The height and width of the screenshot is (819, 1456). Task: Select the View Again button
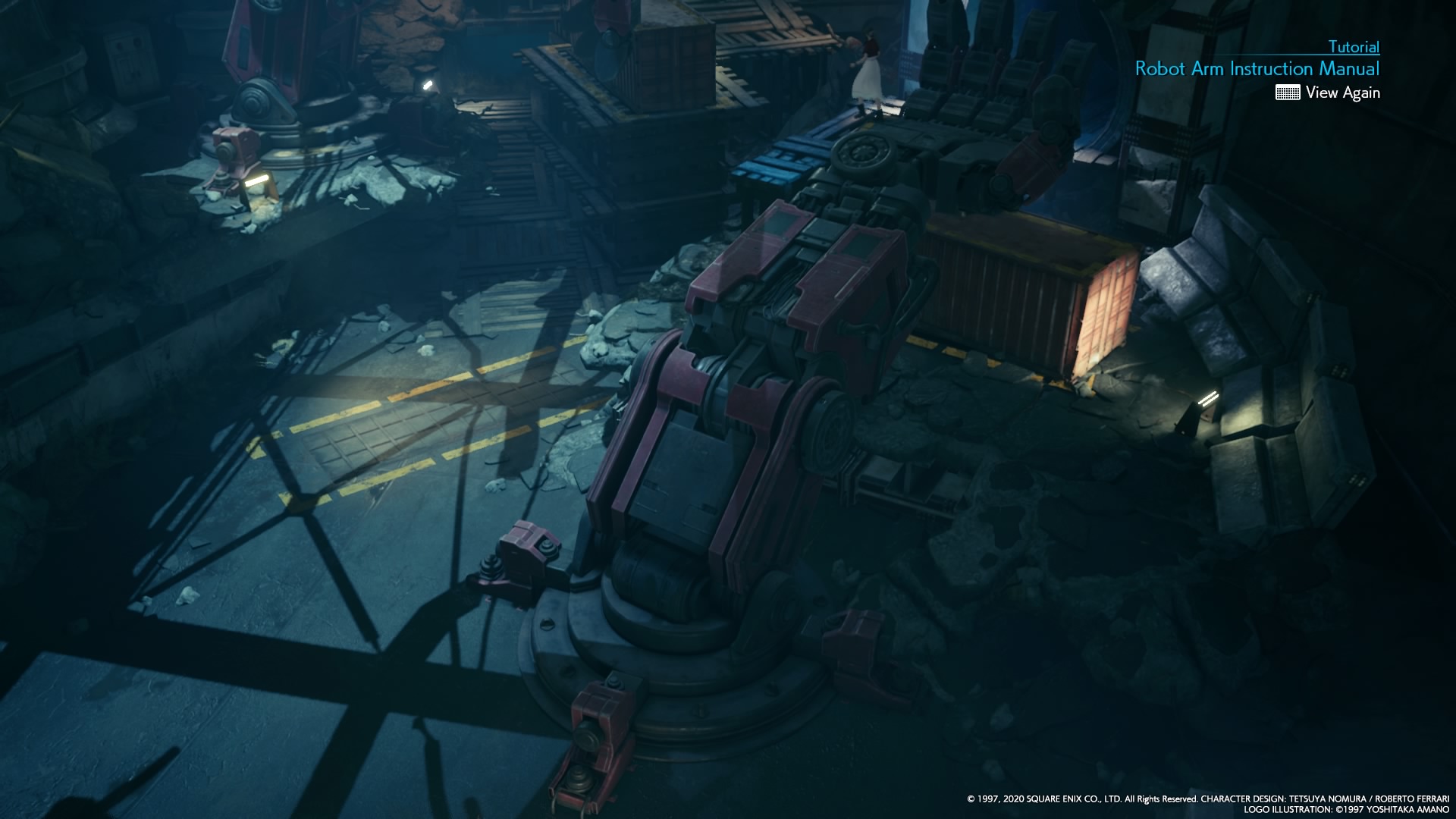tap(1342, 93)
